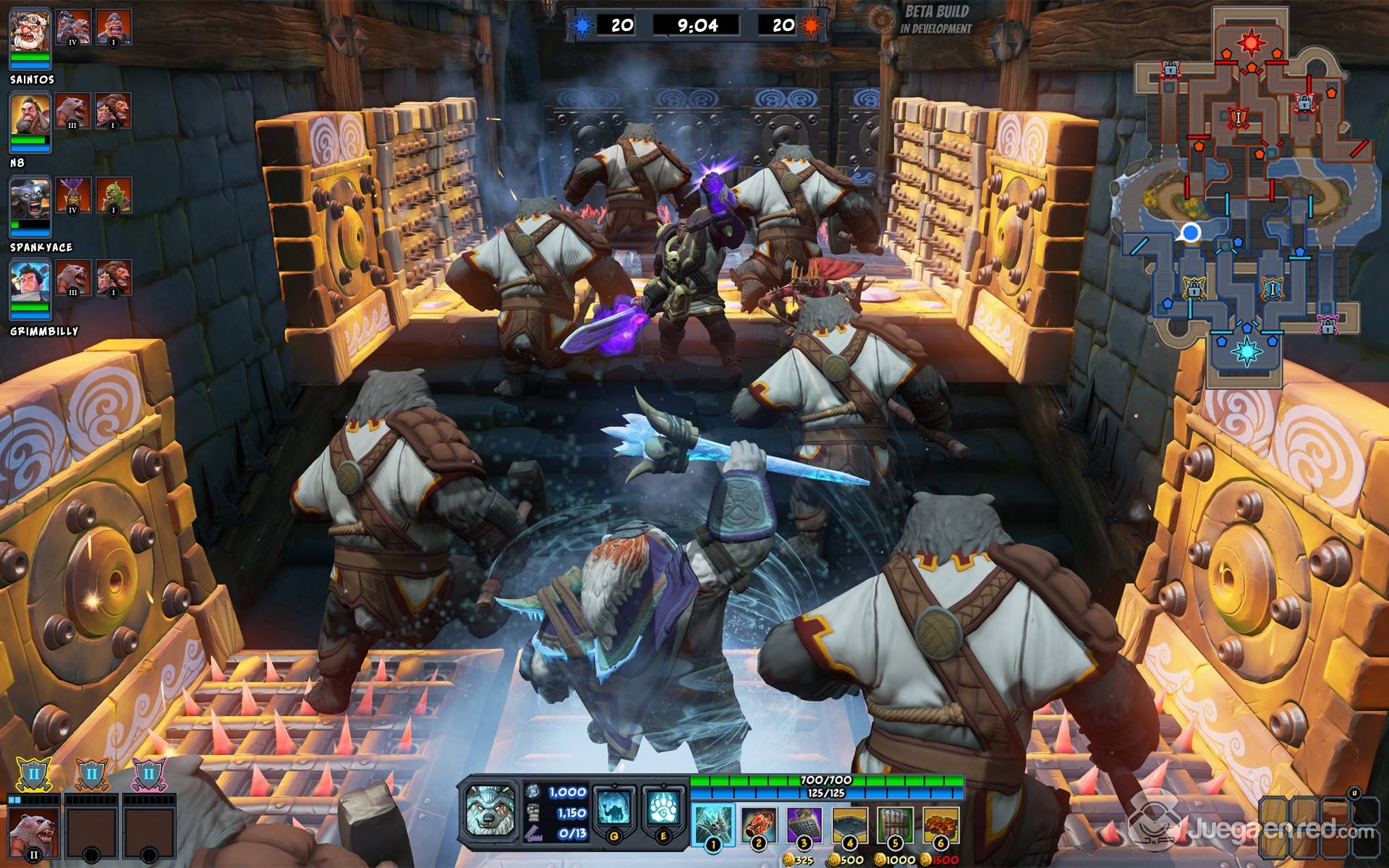
Task: Click the yellow-outlined lane shield icon
Action: pos(33,775)
